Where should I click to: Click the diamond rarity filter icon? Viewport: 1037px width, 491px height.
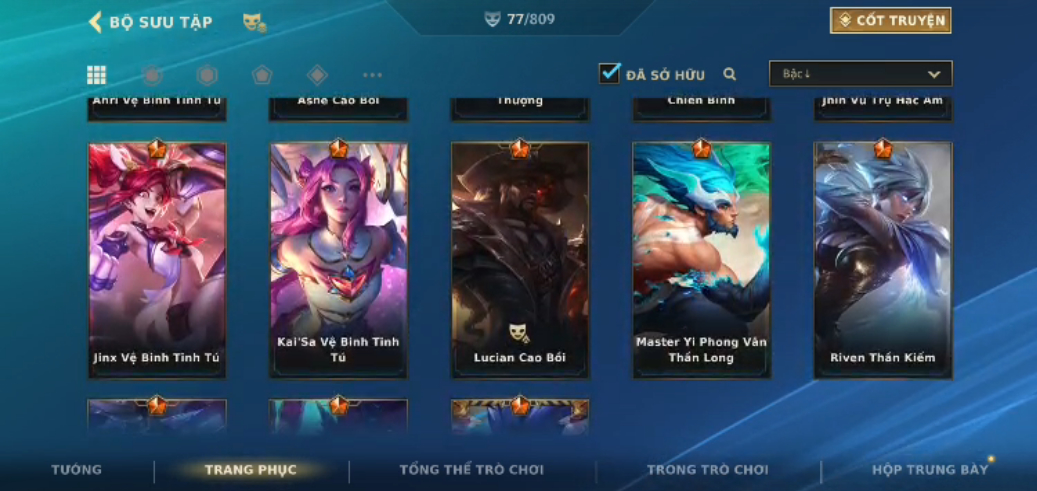(x=317, y=75)
